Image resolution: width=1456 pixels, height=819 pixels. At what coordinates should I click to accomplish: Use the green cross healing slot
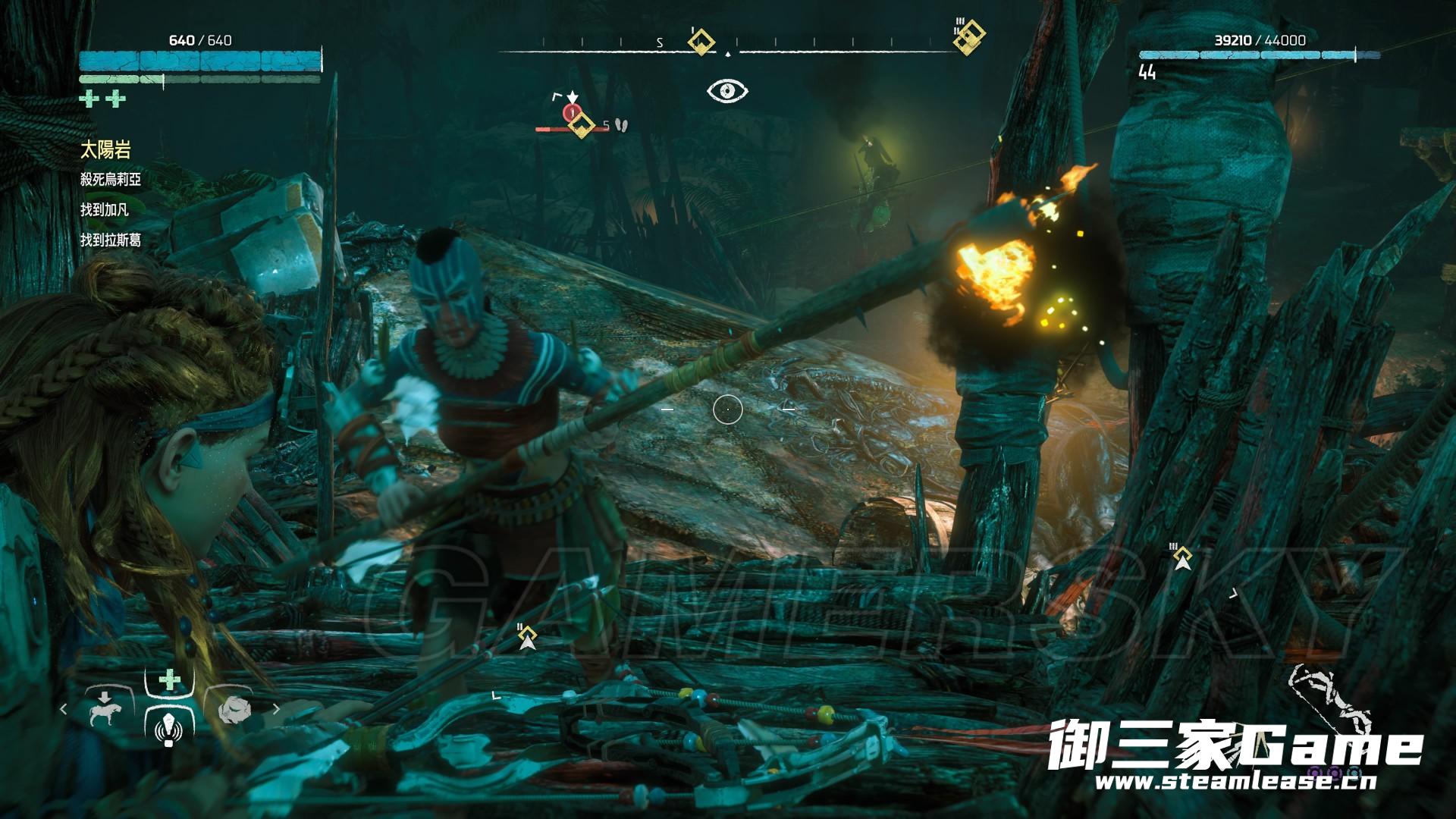pyautogui.click(x=169, y=680)
